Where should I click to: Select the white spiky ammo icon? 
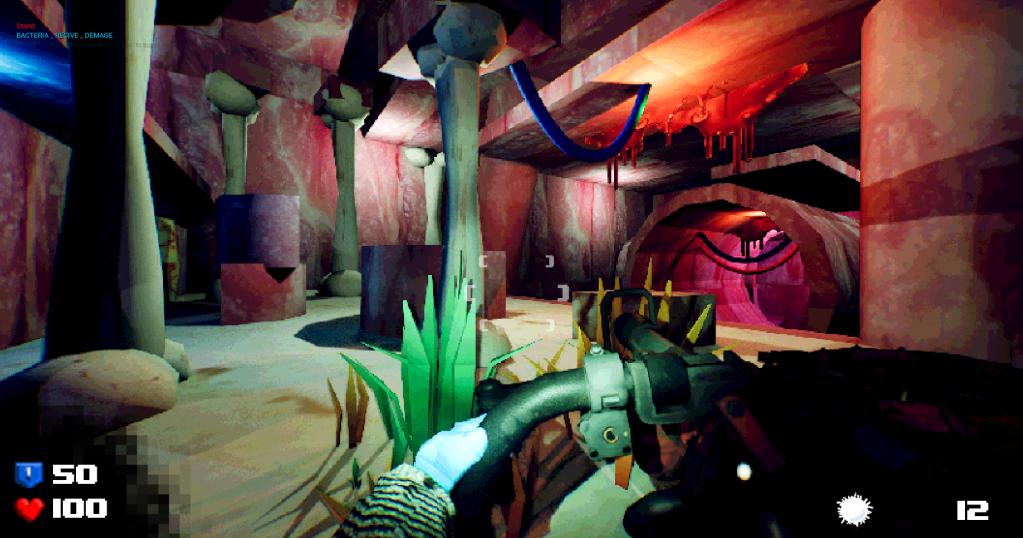tap(854, 510)
